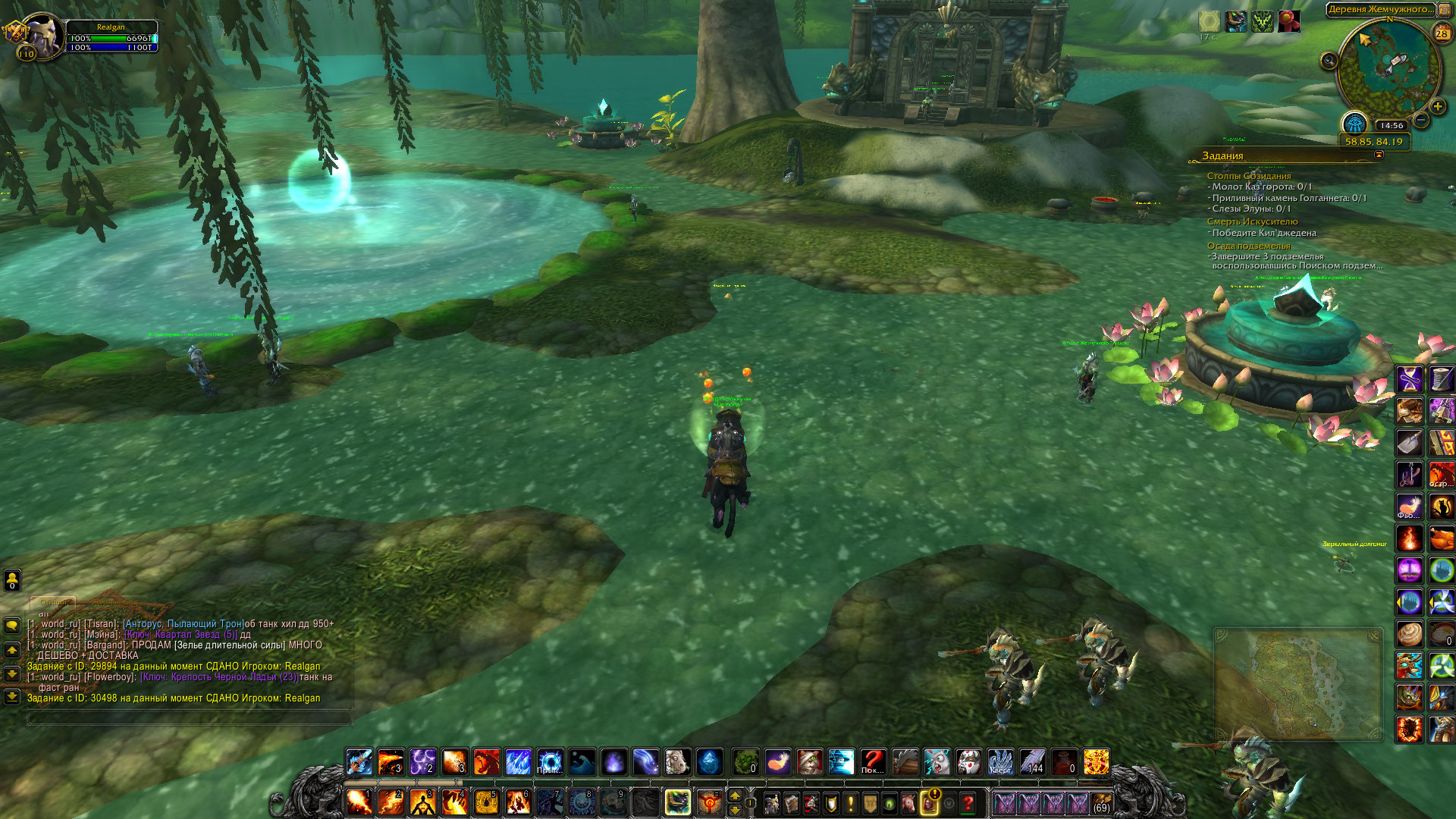Open the red question mark help button
This screenshot has width=1456, height=819.
coord(968,802)
